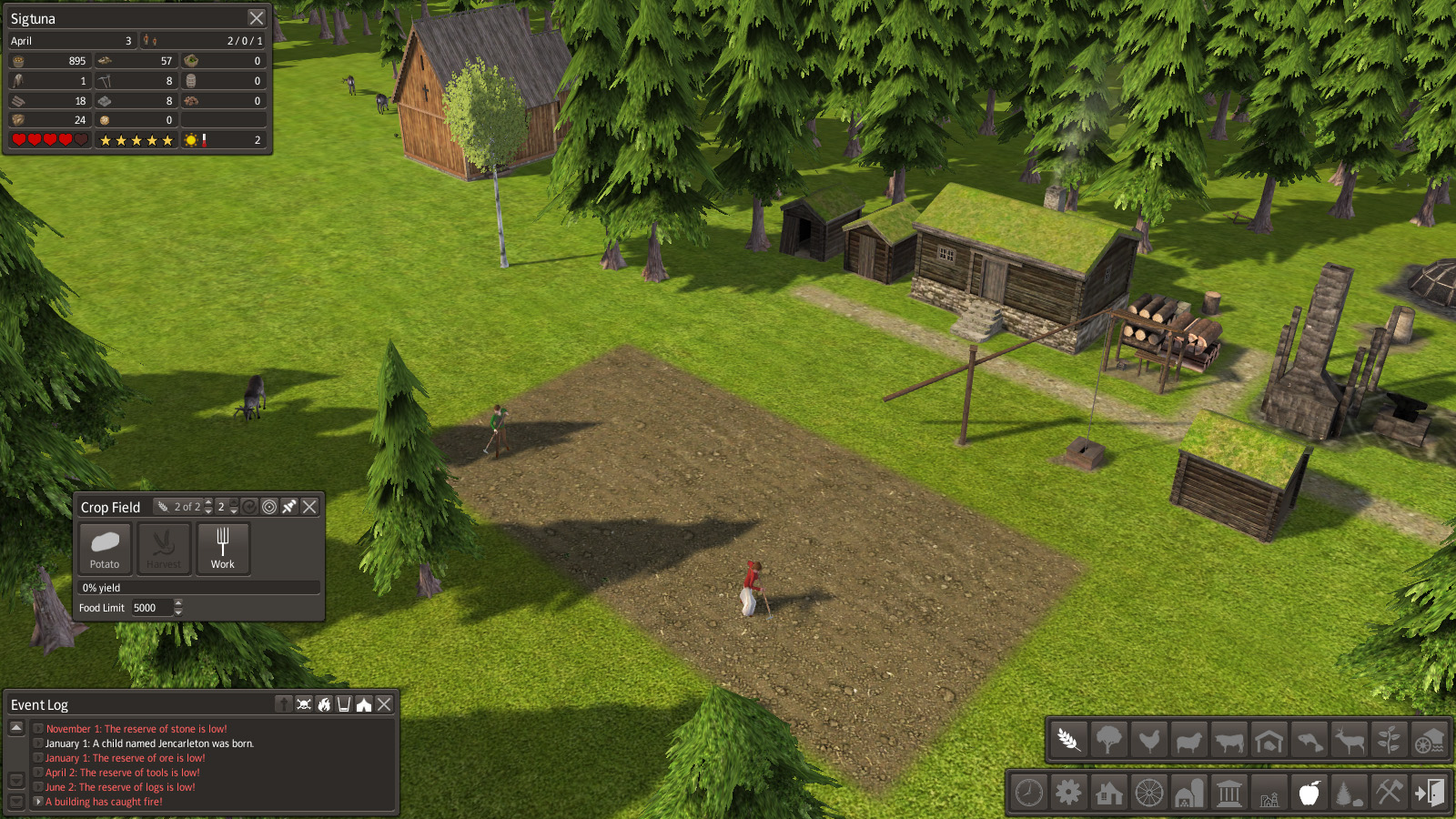Viewport: 1456px width, 819px height.
Task: Toggle the fire disaster events filter
Action: pos(324,704)
